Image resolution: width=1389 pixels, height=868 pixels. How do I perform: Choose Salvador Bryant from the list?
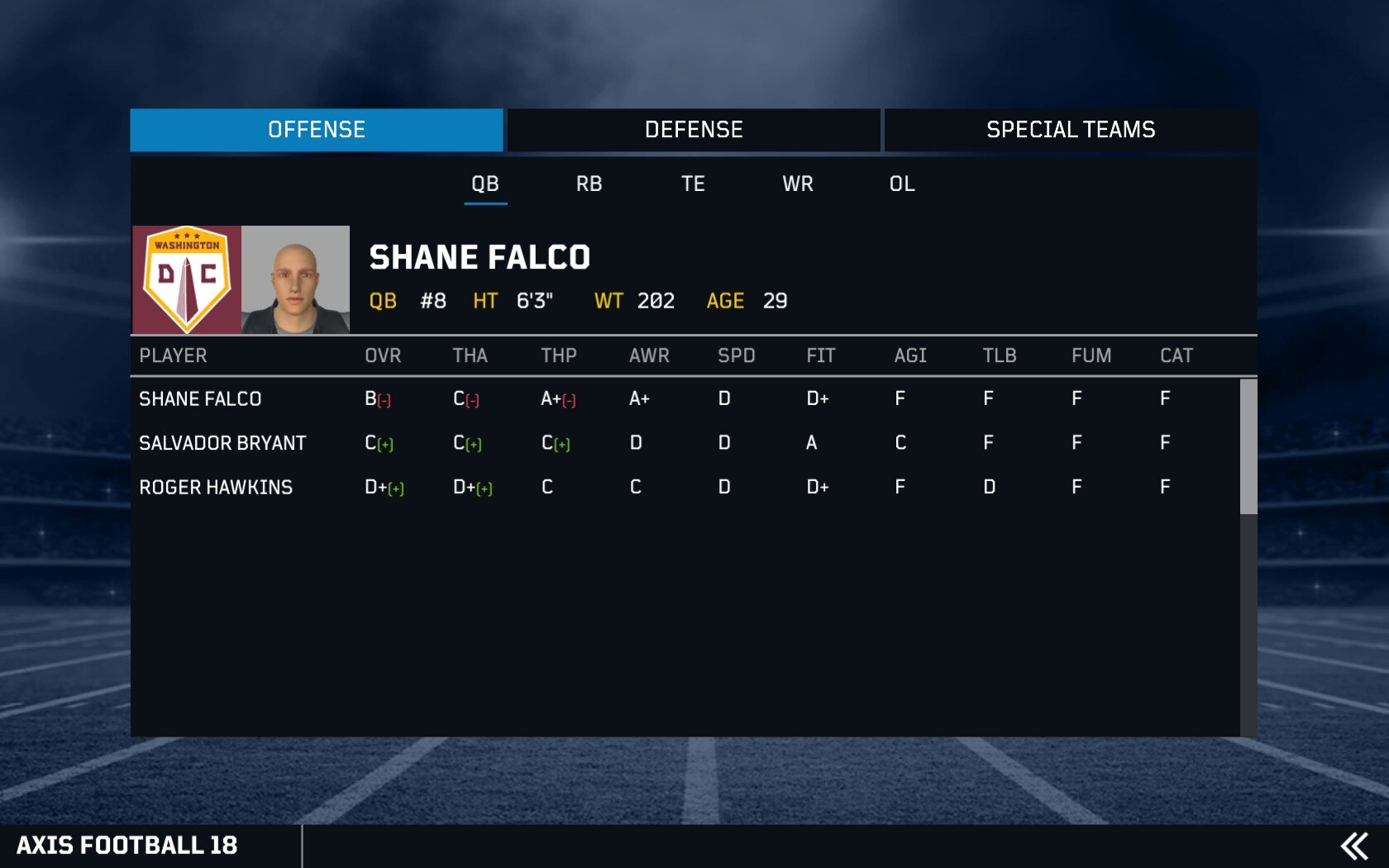222,443
